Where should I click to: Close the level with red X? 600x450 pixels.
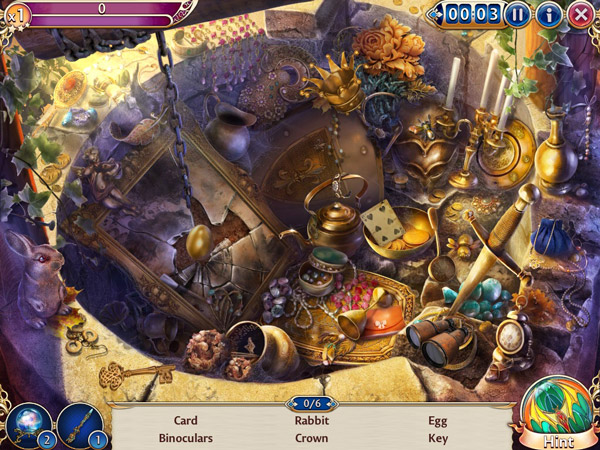580,14
